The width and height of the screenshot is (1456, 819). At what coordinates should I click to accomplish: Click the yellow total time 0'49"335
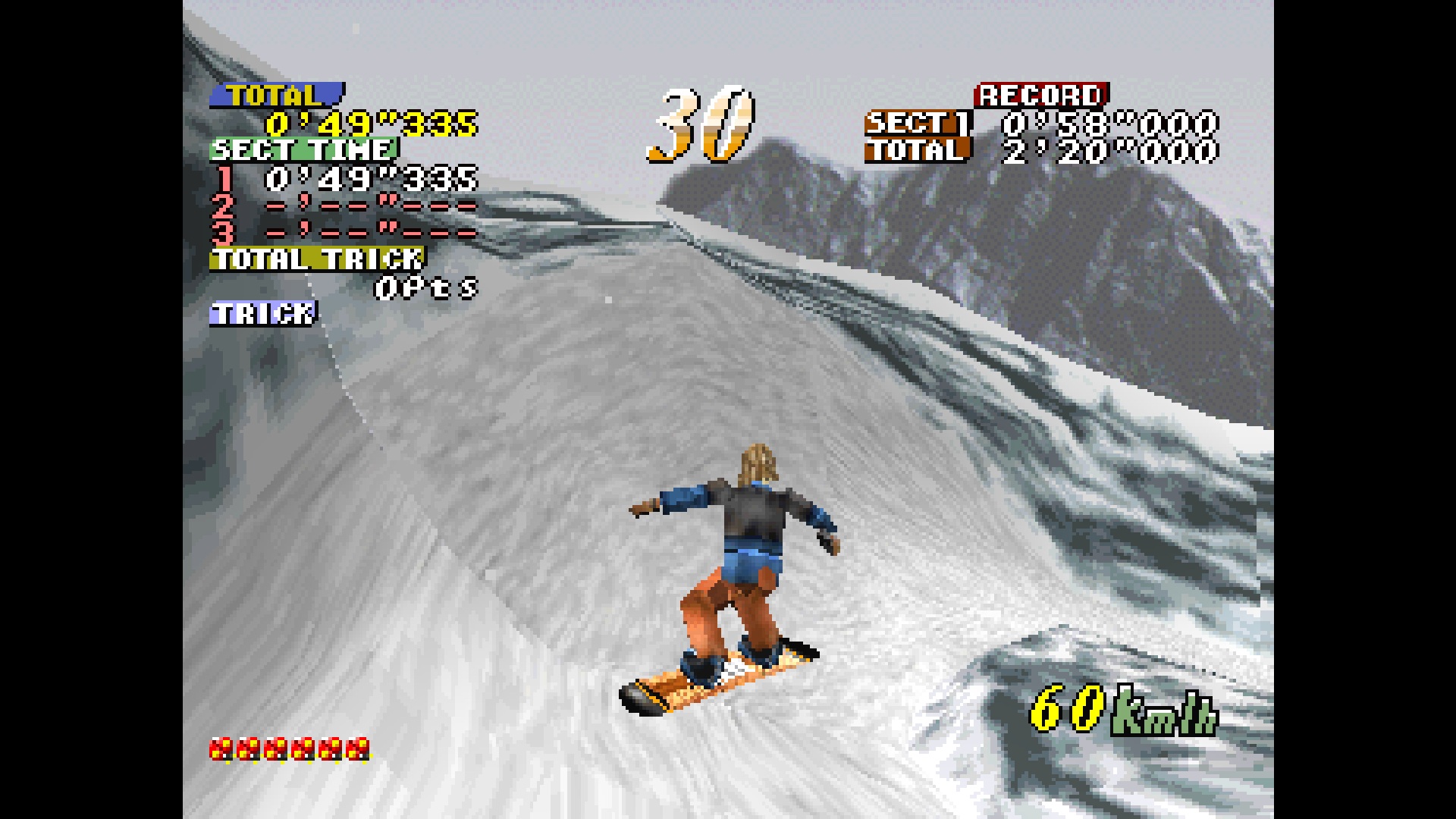point(372,123)
